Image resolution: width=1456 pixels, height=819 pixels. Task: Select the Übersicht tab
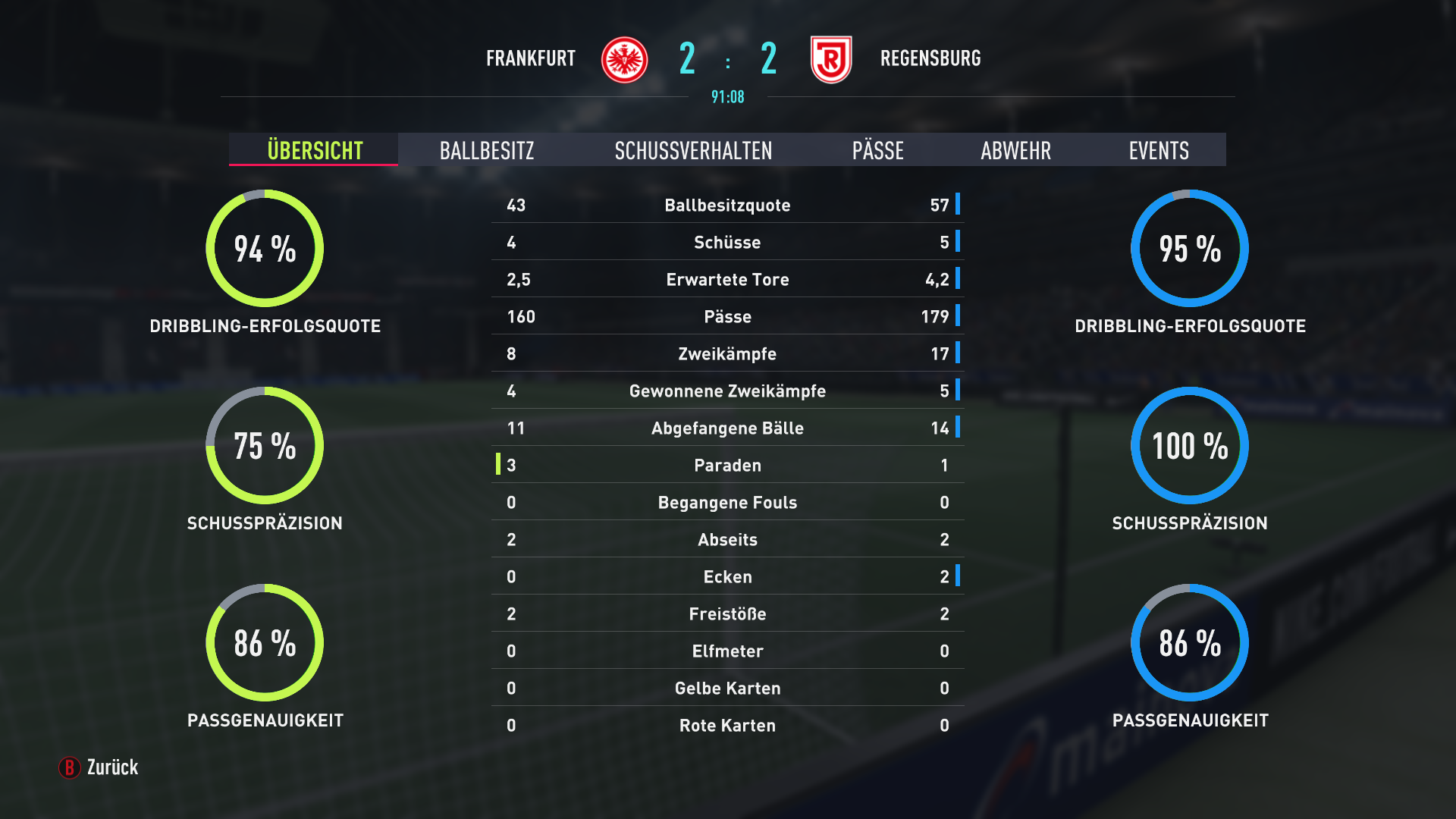(x=314, y=150)
